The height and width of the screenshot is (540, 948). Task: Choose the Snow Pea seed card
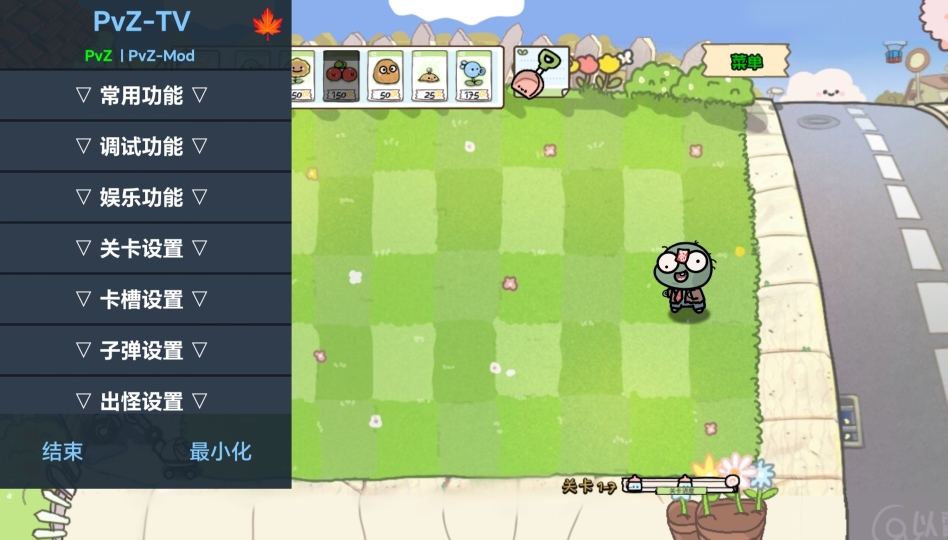(x=474, y=76)
